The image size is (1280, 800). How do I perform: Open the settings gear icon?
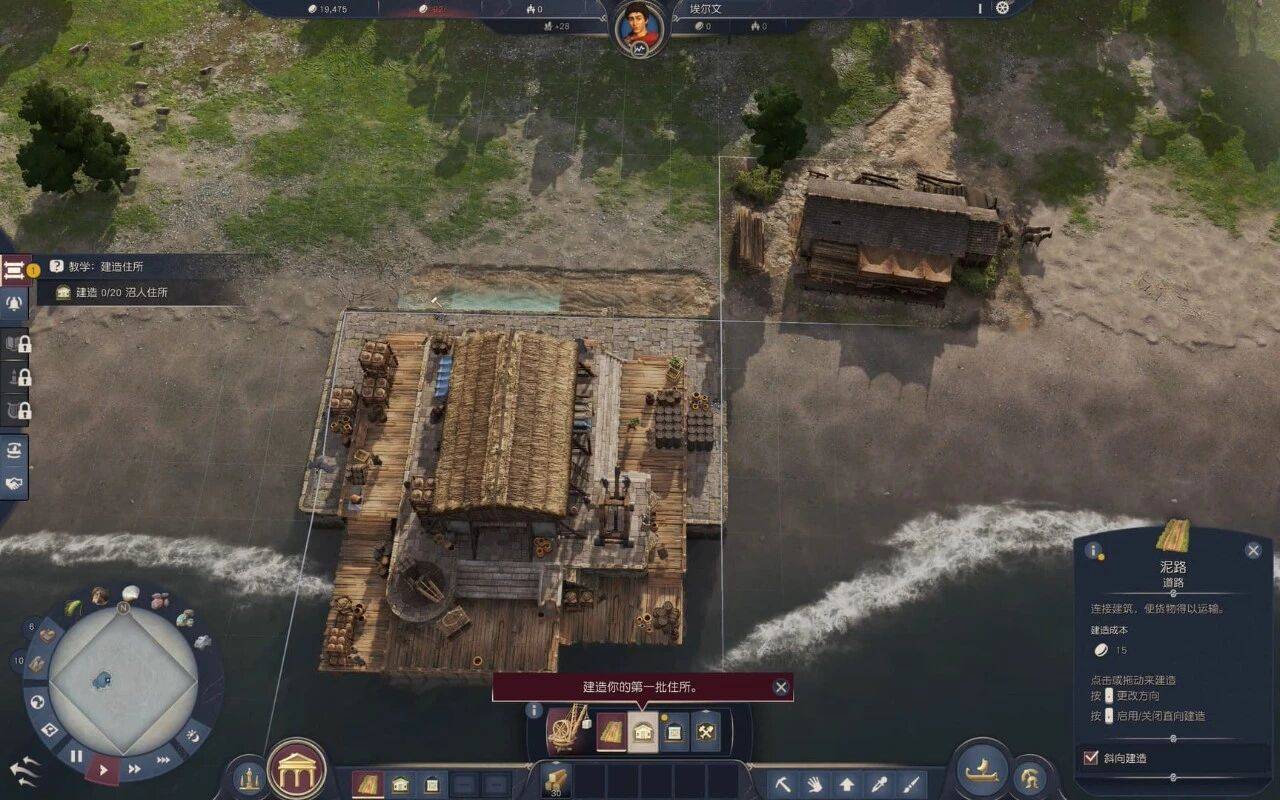[x=1003, y=8]
